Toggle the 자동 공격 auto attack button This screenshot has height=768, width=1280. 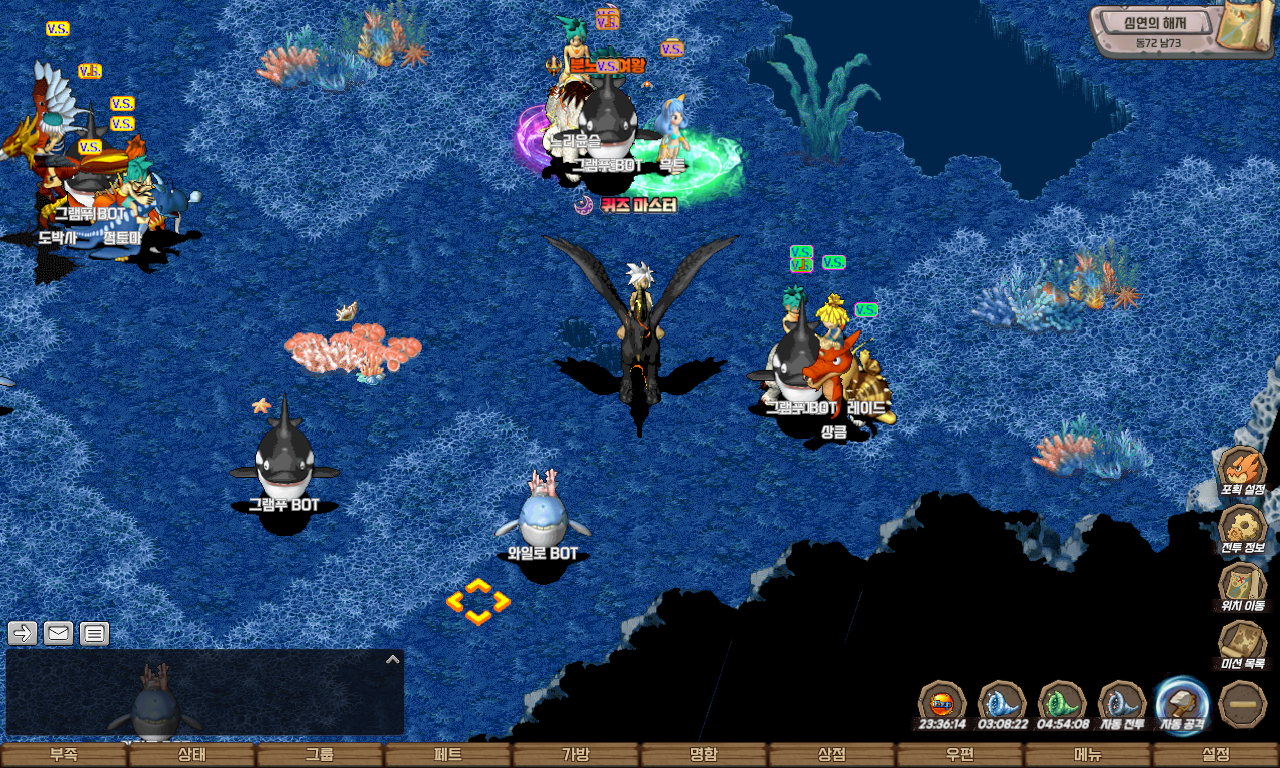pos(1182,702)
